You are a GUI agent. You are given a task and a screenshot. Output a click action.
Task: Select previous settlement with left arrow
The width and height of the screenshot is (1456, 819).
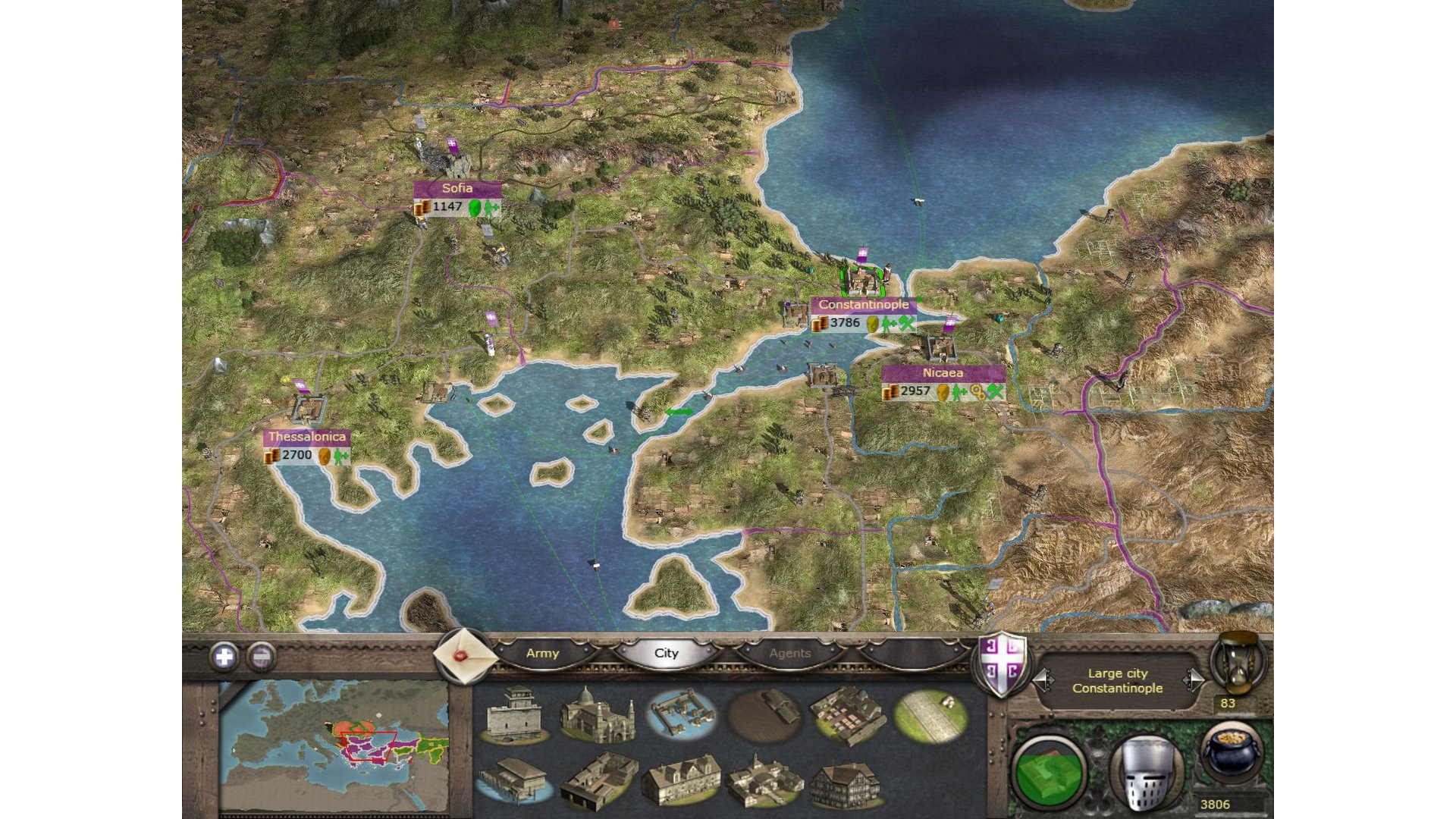click(x=1043, y=679)
